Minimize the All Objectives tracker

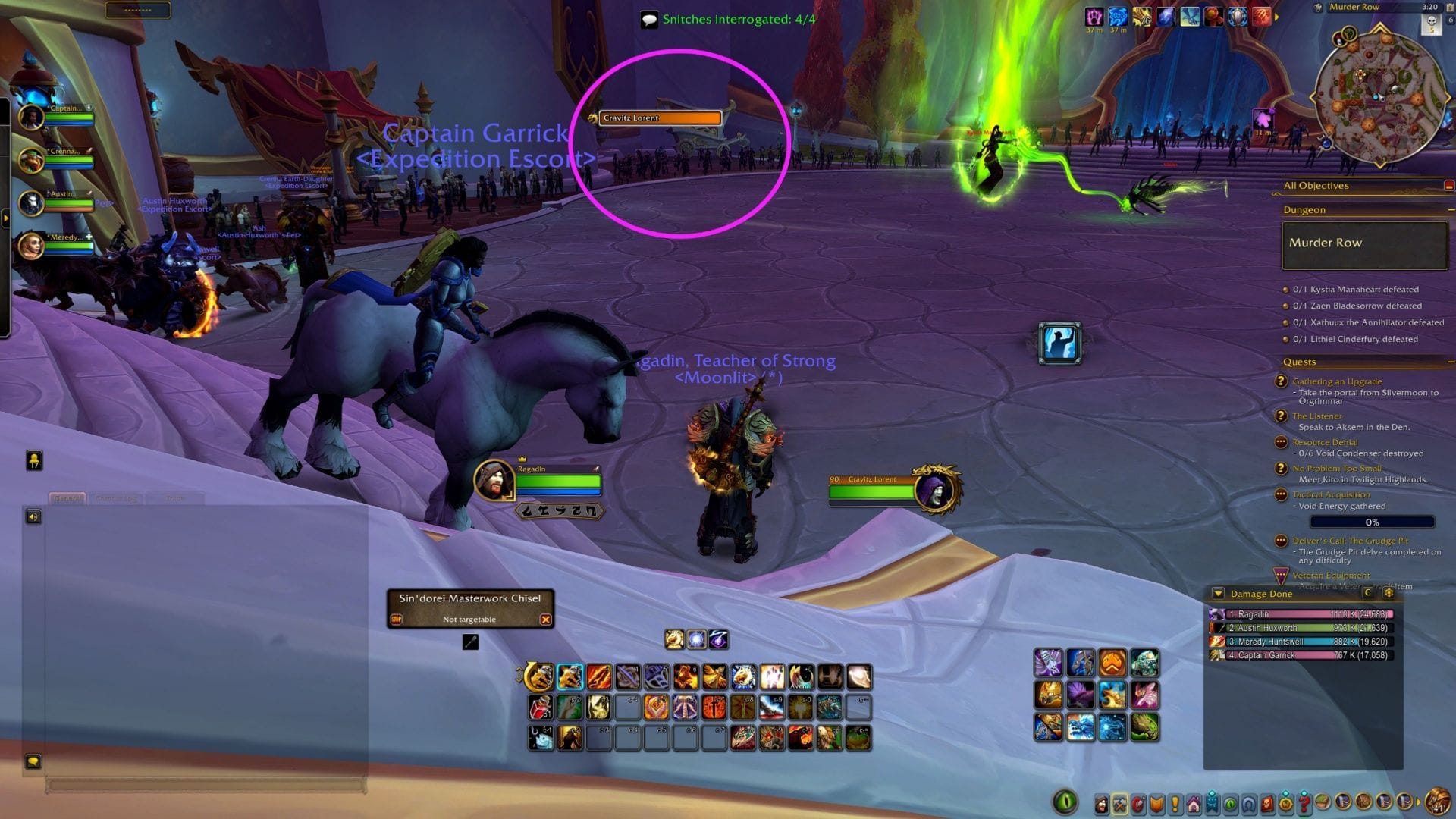click(1449, 184)
